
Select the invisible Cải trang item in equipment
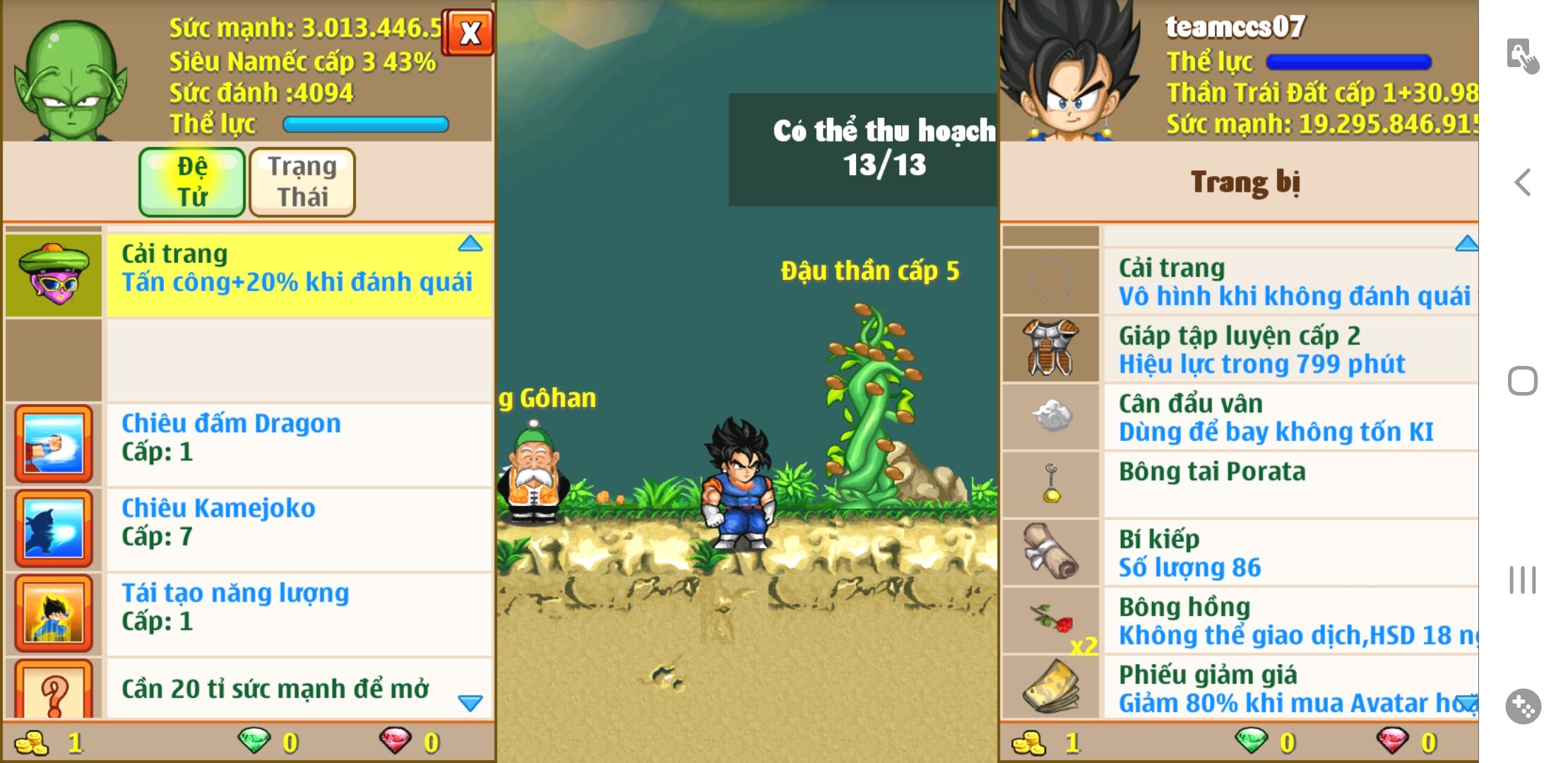click(1289, 281)
